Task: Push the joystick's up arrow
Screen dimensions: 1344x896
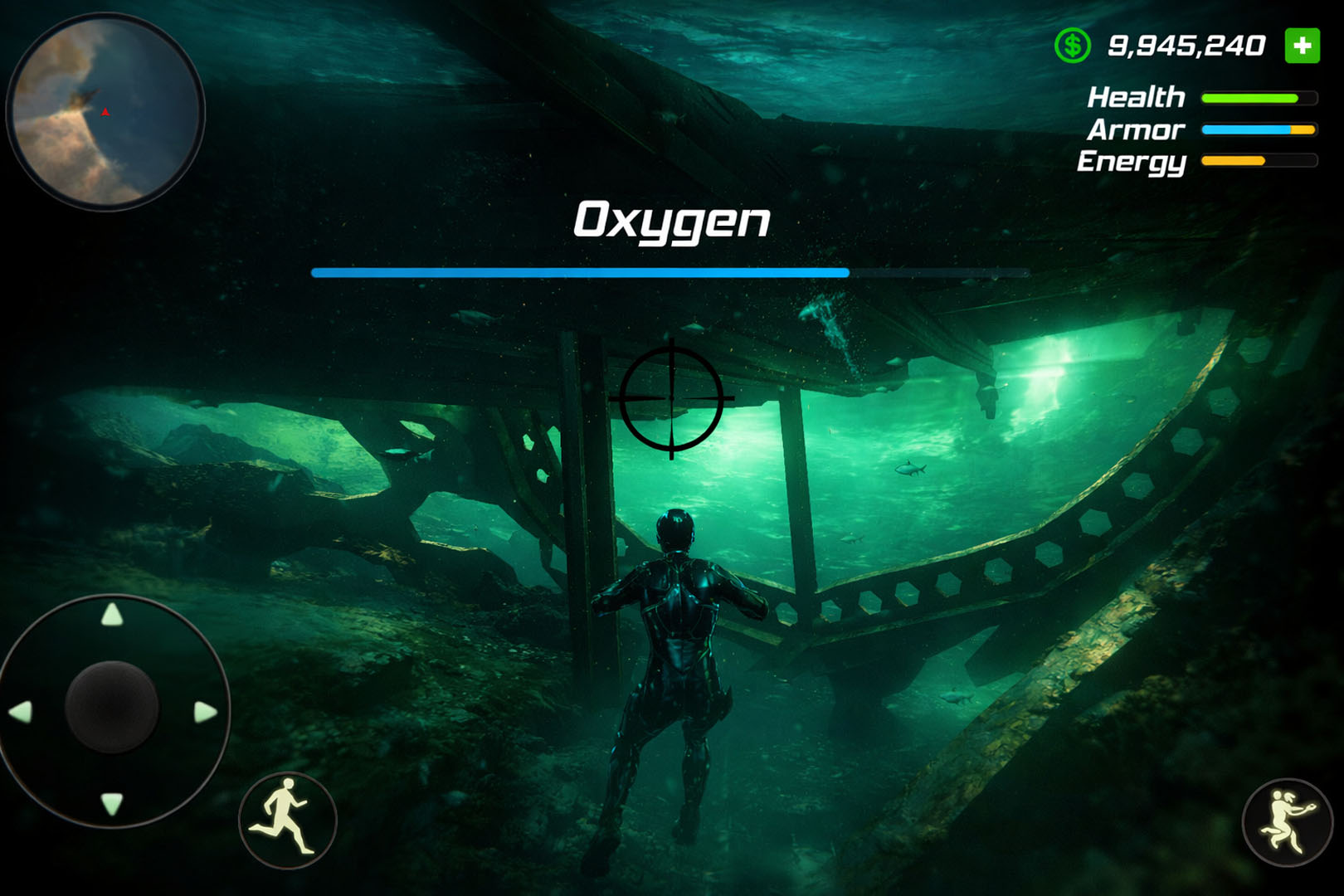Action: click(x=112, y=615)
